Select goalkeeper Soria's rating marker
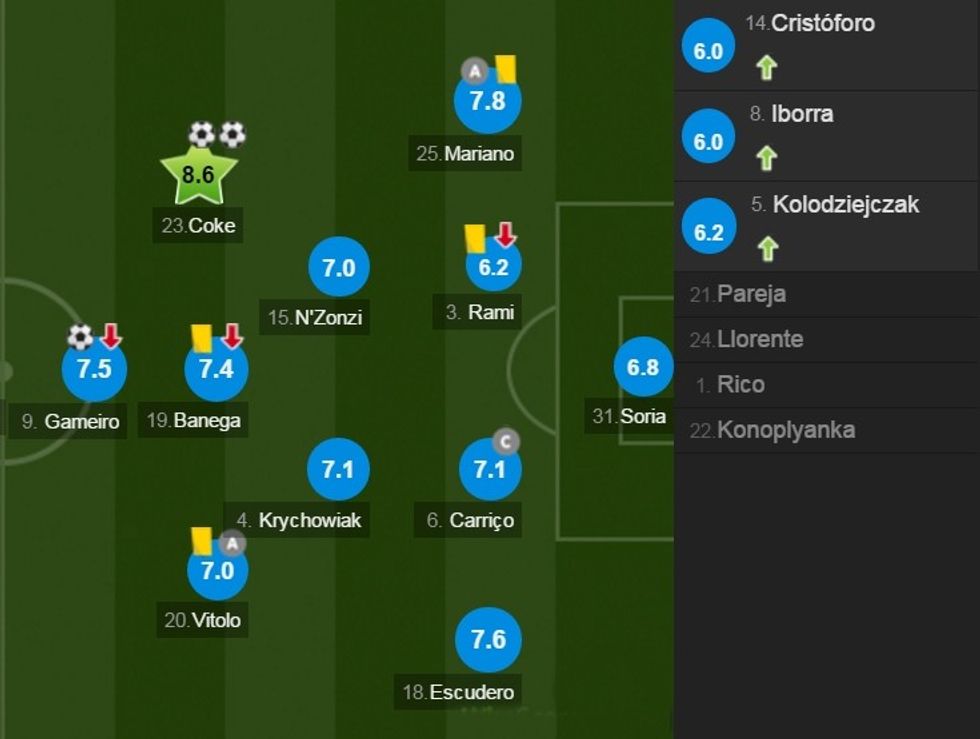The width and height of the screenshot is (980, 739). point(643,367)
